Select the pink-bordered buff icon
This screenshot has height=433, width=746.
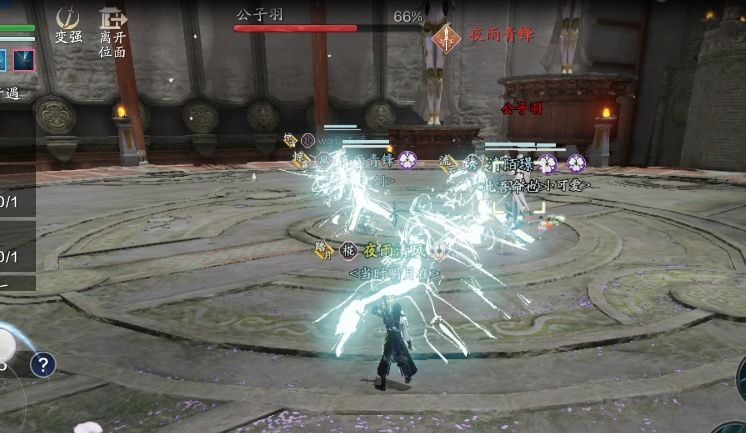click(x=24, y=60)
